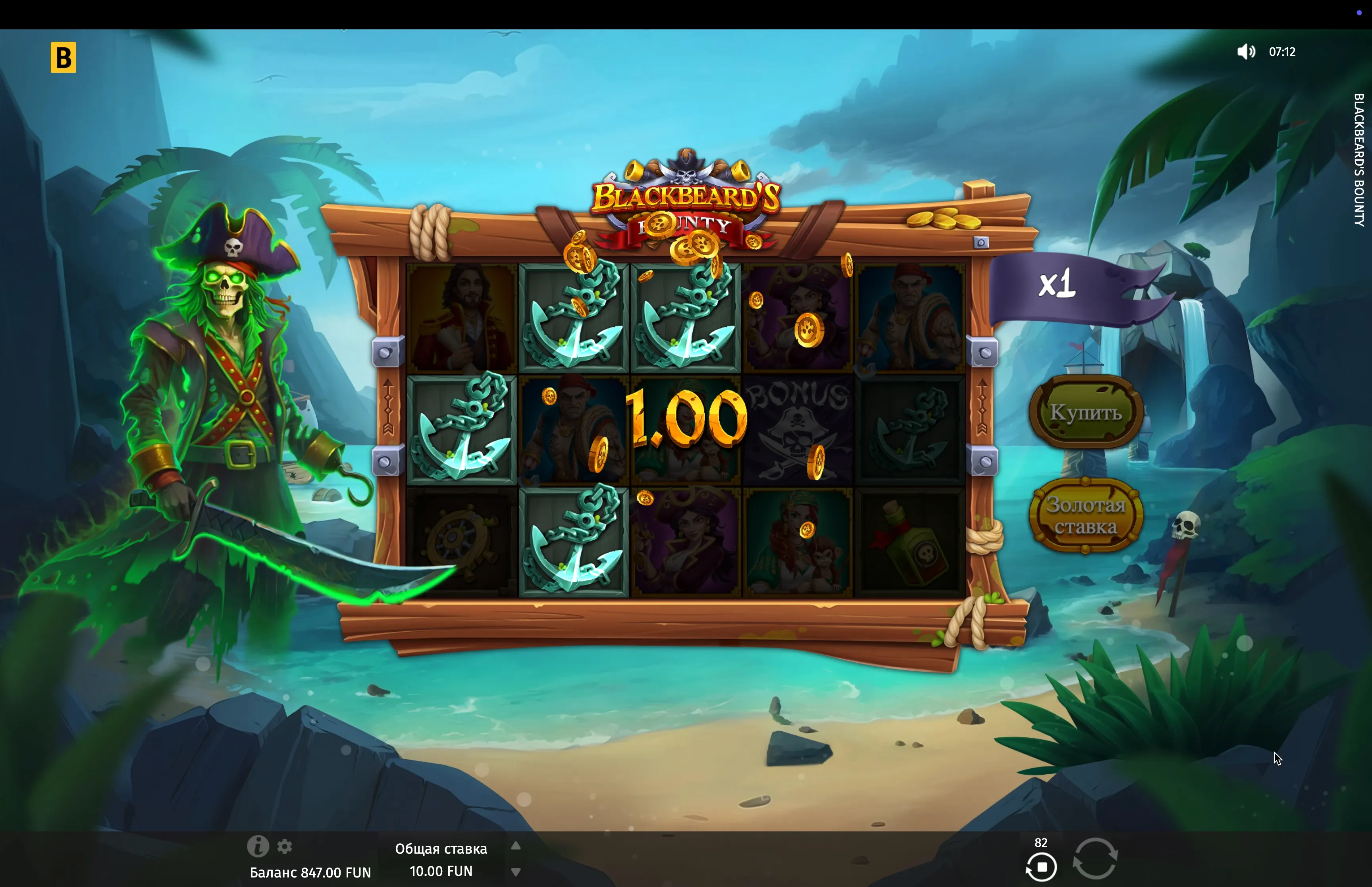Increase the total bet with up arrow
The width and height of the screenshot is (1372, 887).
pyautogui.click(x=516, y=846)
